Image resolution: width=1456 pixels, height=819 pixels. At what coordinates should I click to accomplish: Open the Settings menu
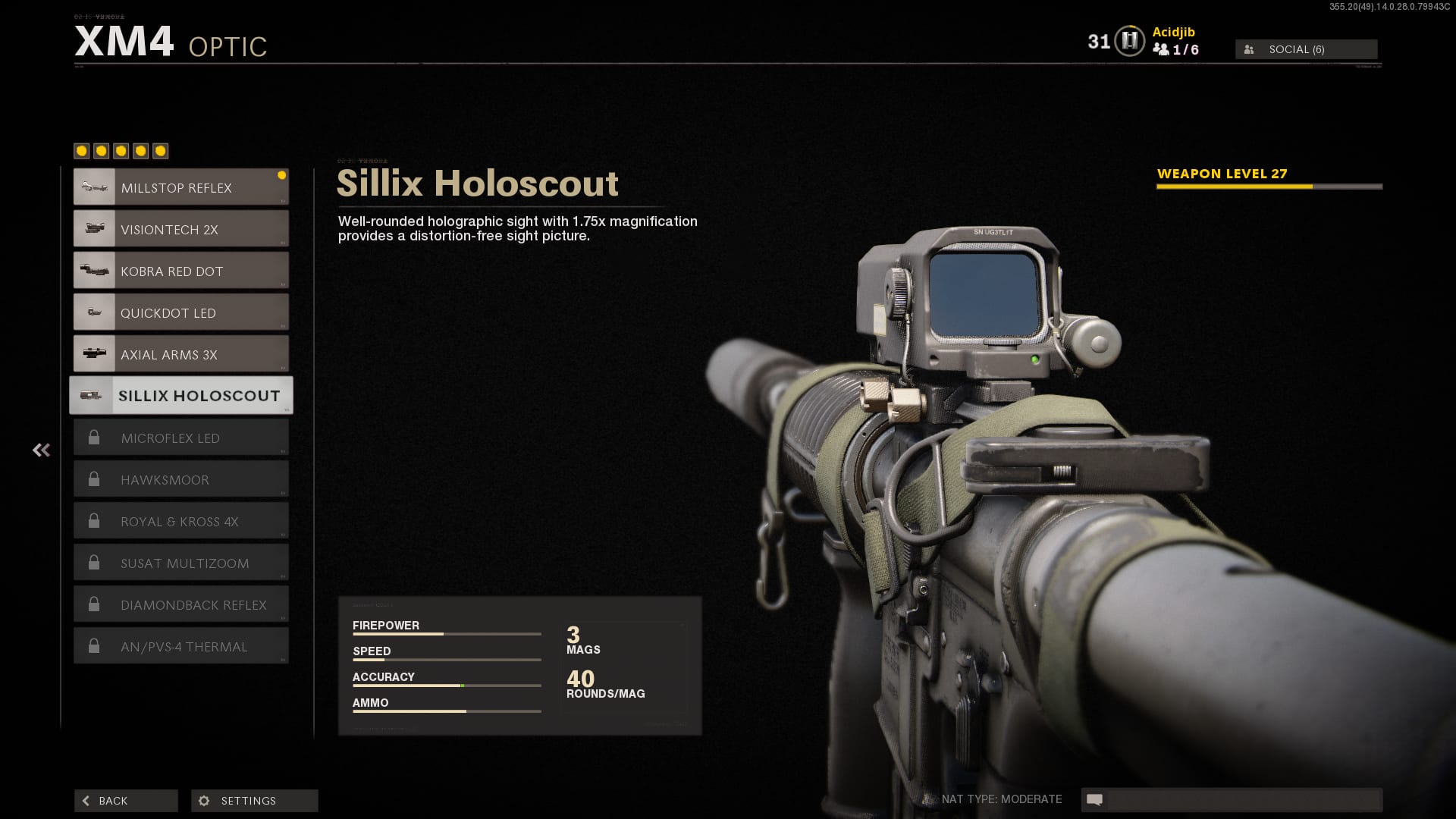click(254, 801)
